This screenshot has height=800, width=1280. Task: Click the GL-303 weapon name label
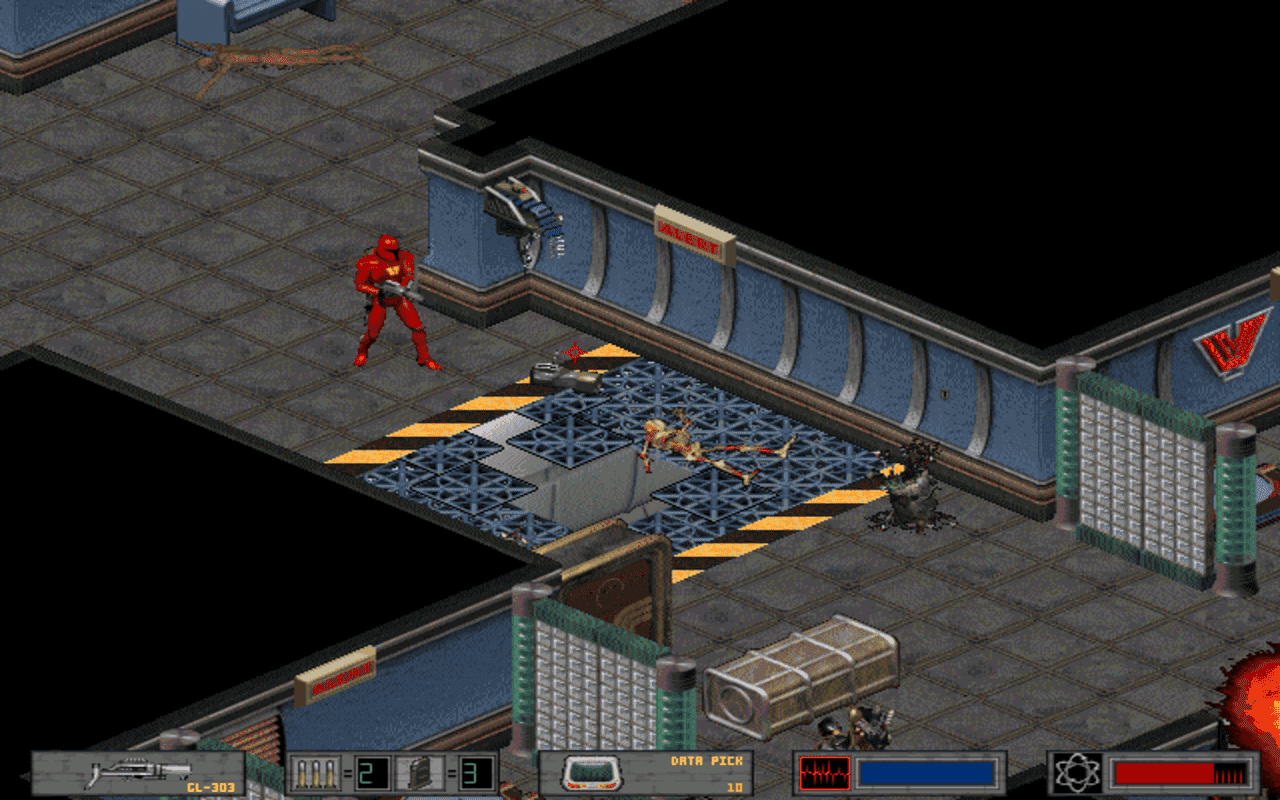click(x=211, y=786)
